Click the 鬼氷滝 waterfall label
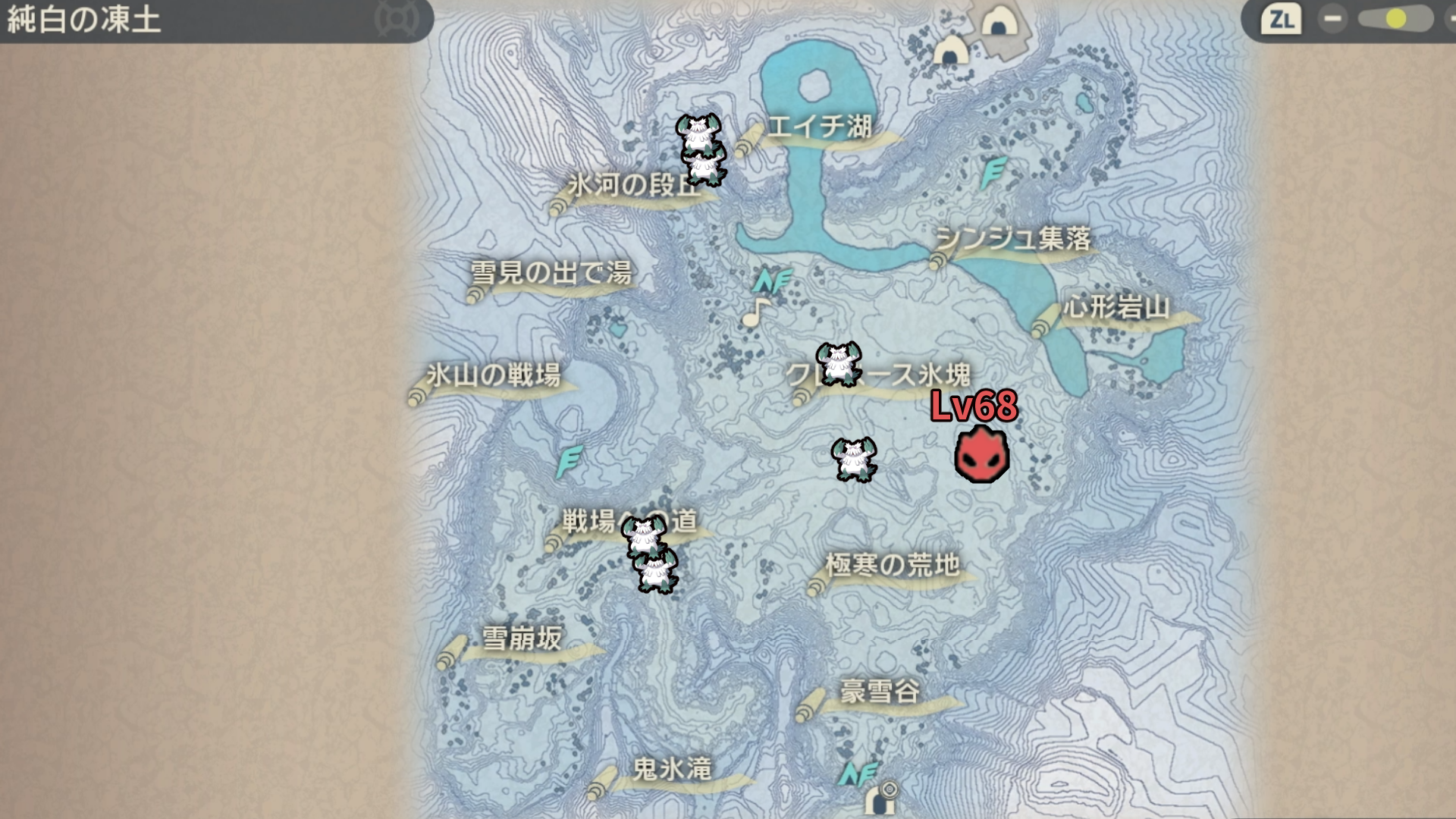 pos(672,770)
